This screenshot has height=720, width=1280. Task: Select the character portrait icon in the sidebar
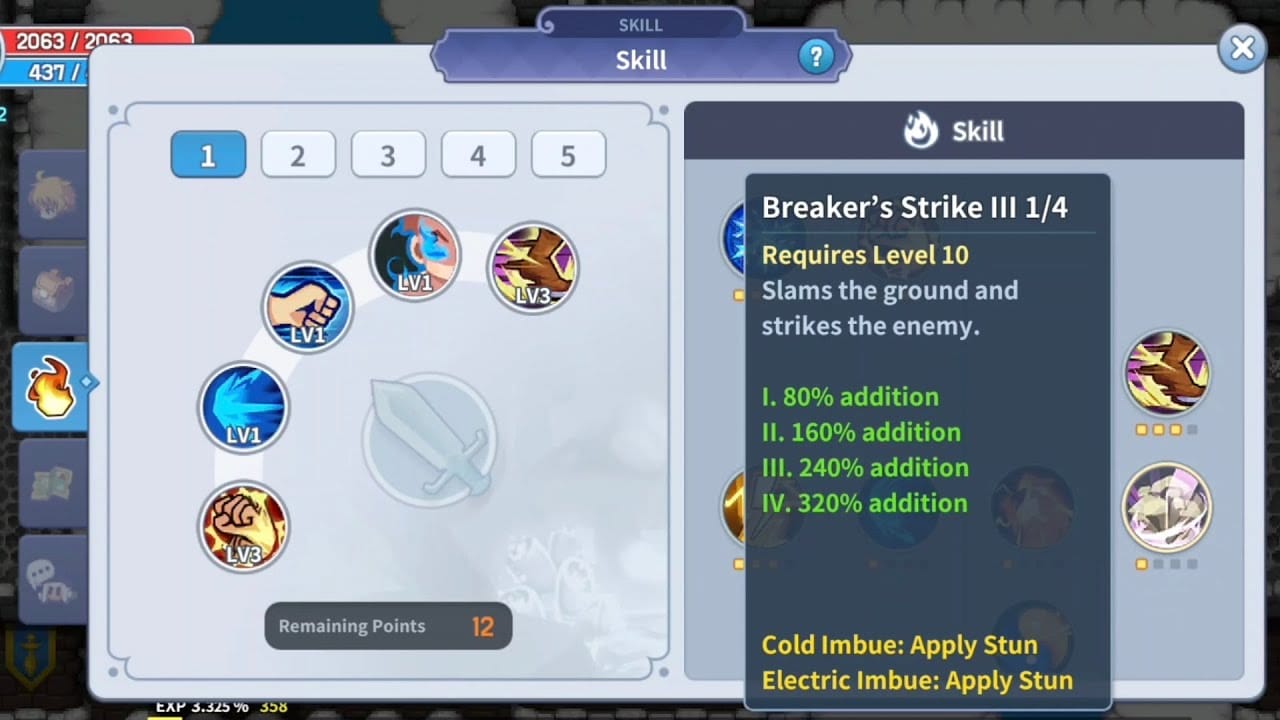[x=52, y=195]
